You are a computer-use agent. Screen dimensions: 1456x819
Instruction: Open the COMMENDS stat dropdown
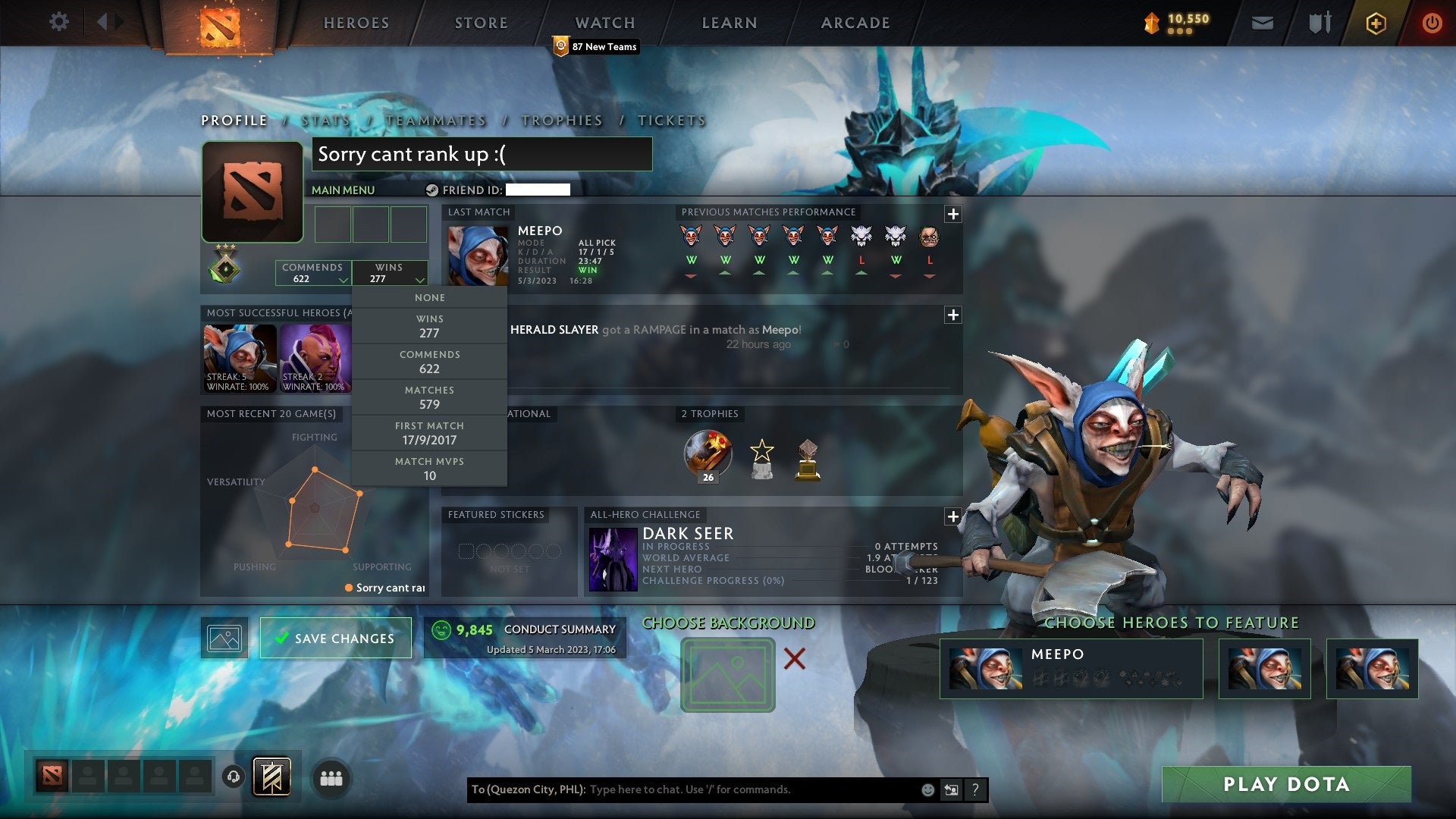pos(313,273)
